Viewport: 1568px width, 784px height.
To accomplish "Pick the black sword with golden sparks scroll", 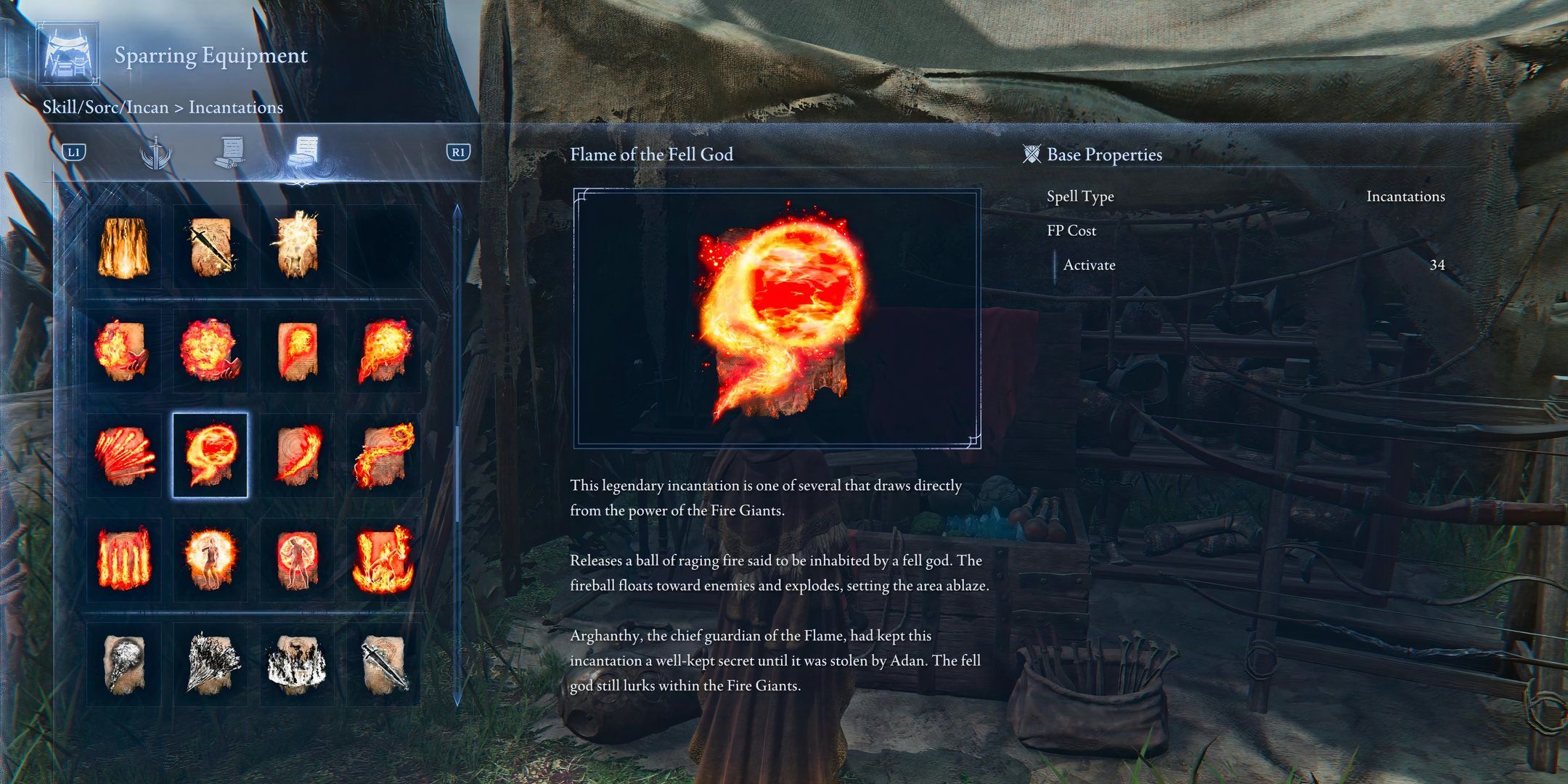I will pyautogui.click(x=210, y=247).
